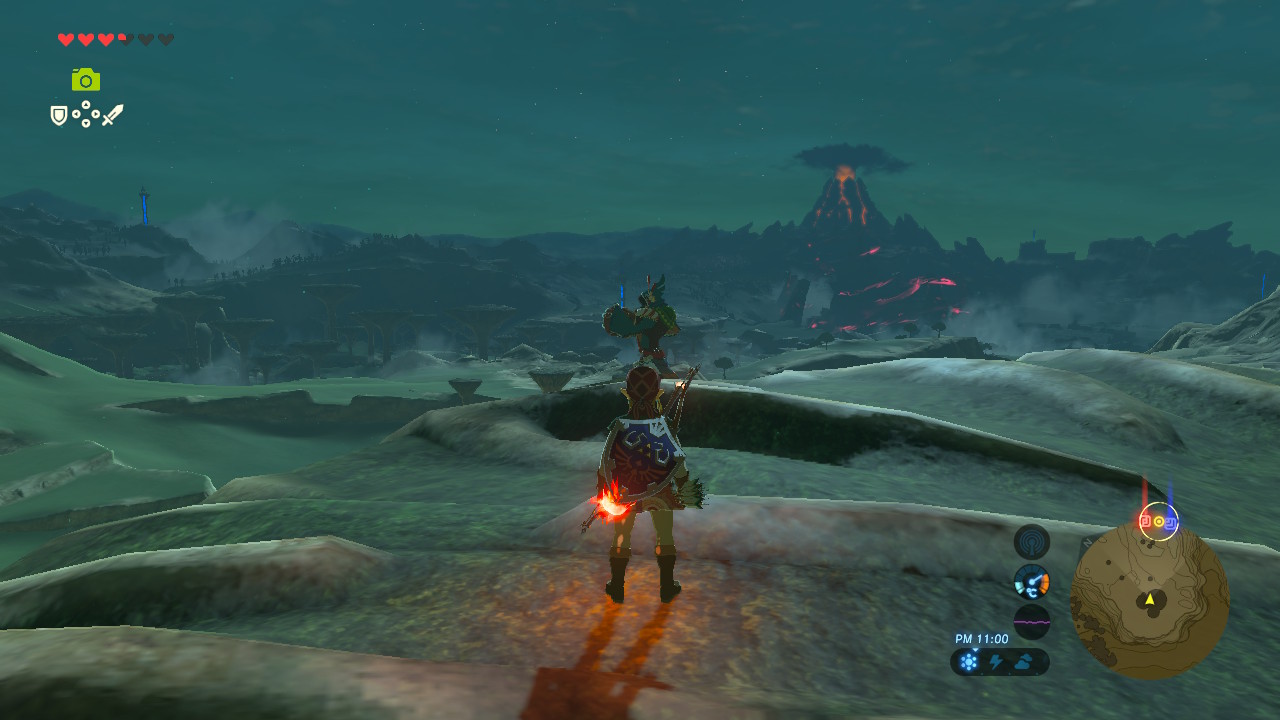Image resolution: width=1280 pixels, height=720 pixels.
Task: Select the blue shrine marker on minimap
Action: [x=1171, y=521]
